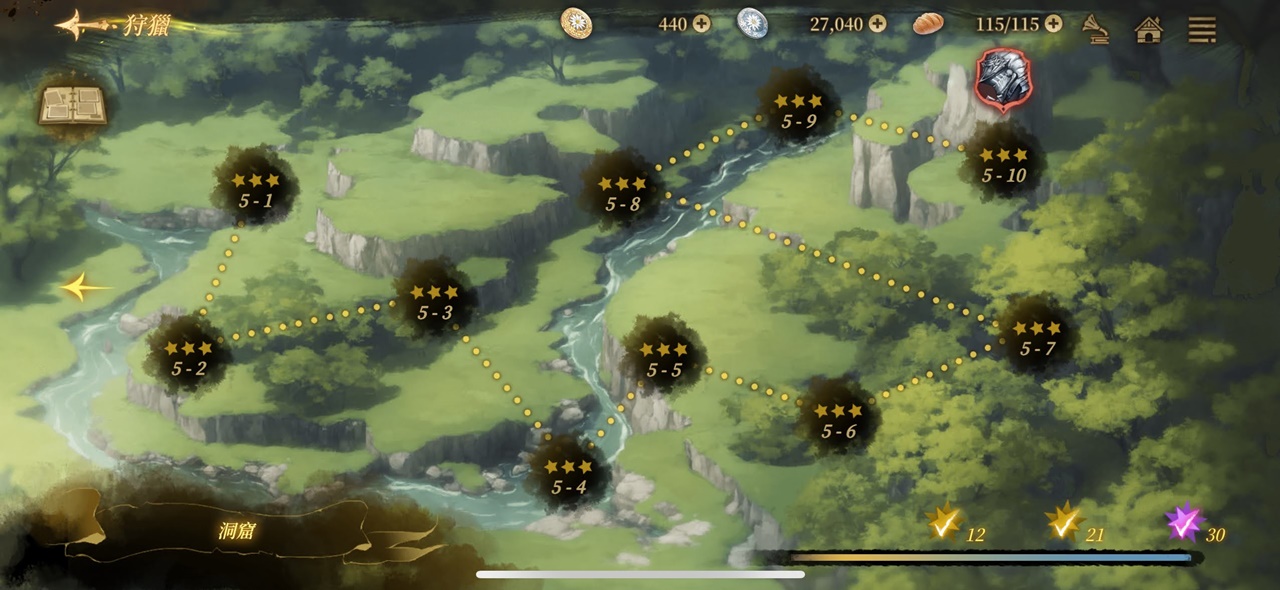Go to the previous chapter map with the yellow arrow

[x=85, y=289]
